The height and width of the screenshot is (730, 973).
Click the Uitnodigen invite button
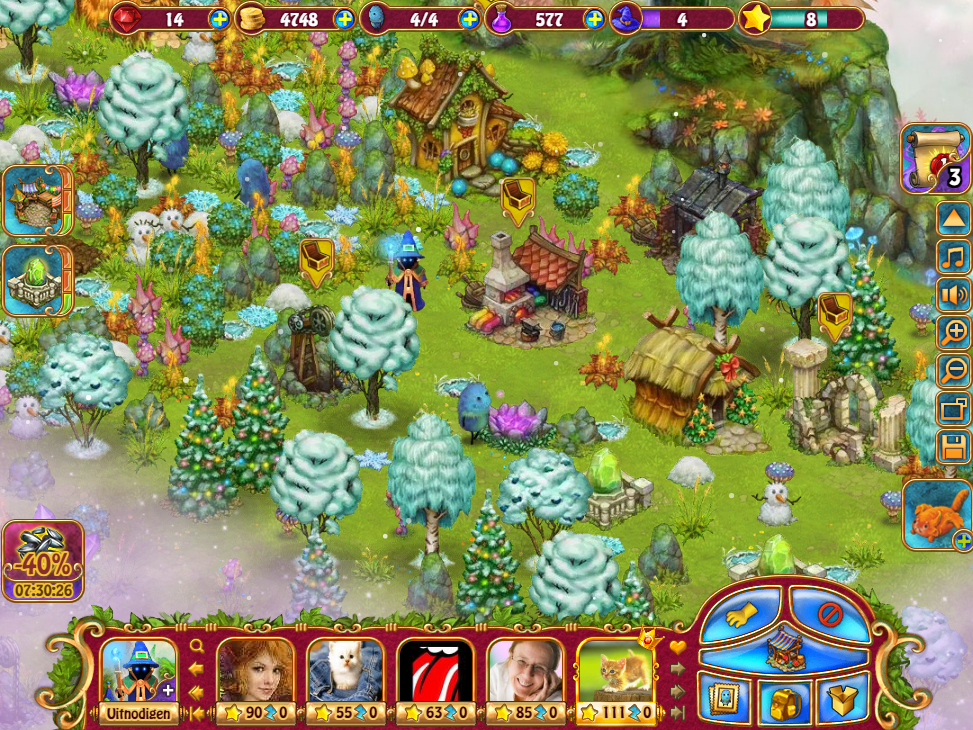click(138, 713)
